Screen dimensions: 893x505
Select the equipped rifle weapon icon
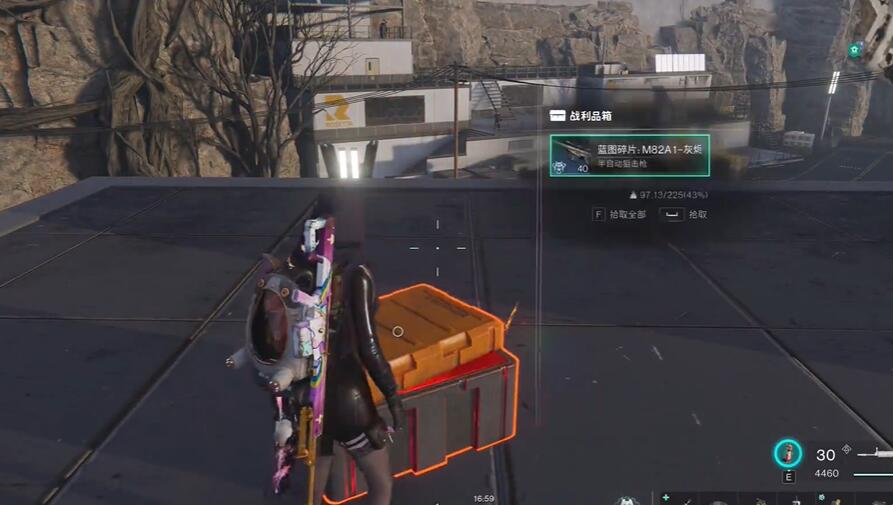873,456
